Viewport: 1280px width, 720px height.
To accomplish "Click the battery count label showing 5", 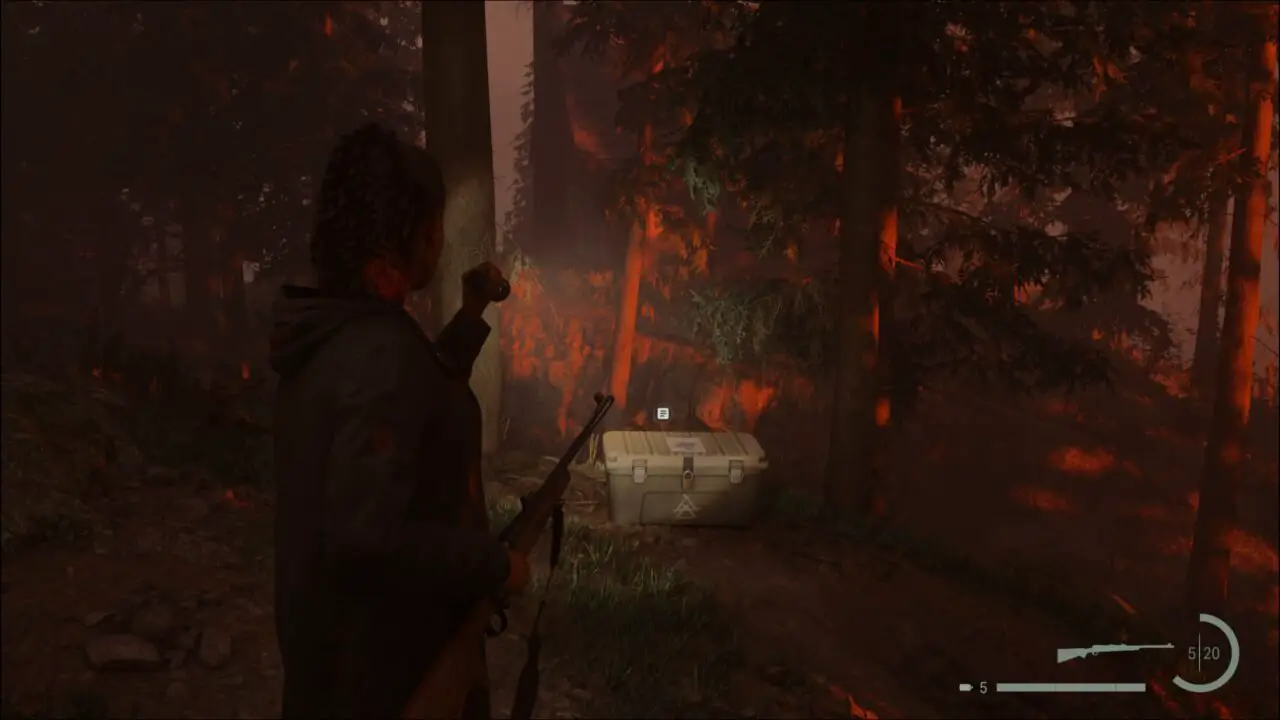I will (982, 686).
